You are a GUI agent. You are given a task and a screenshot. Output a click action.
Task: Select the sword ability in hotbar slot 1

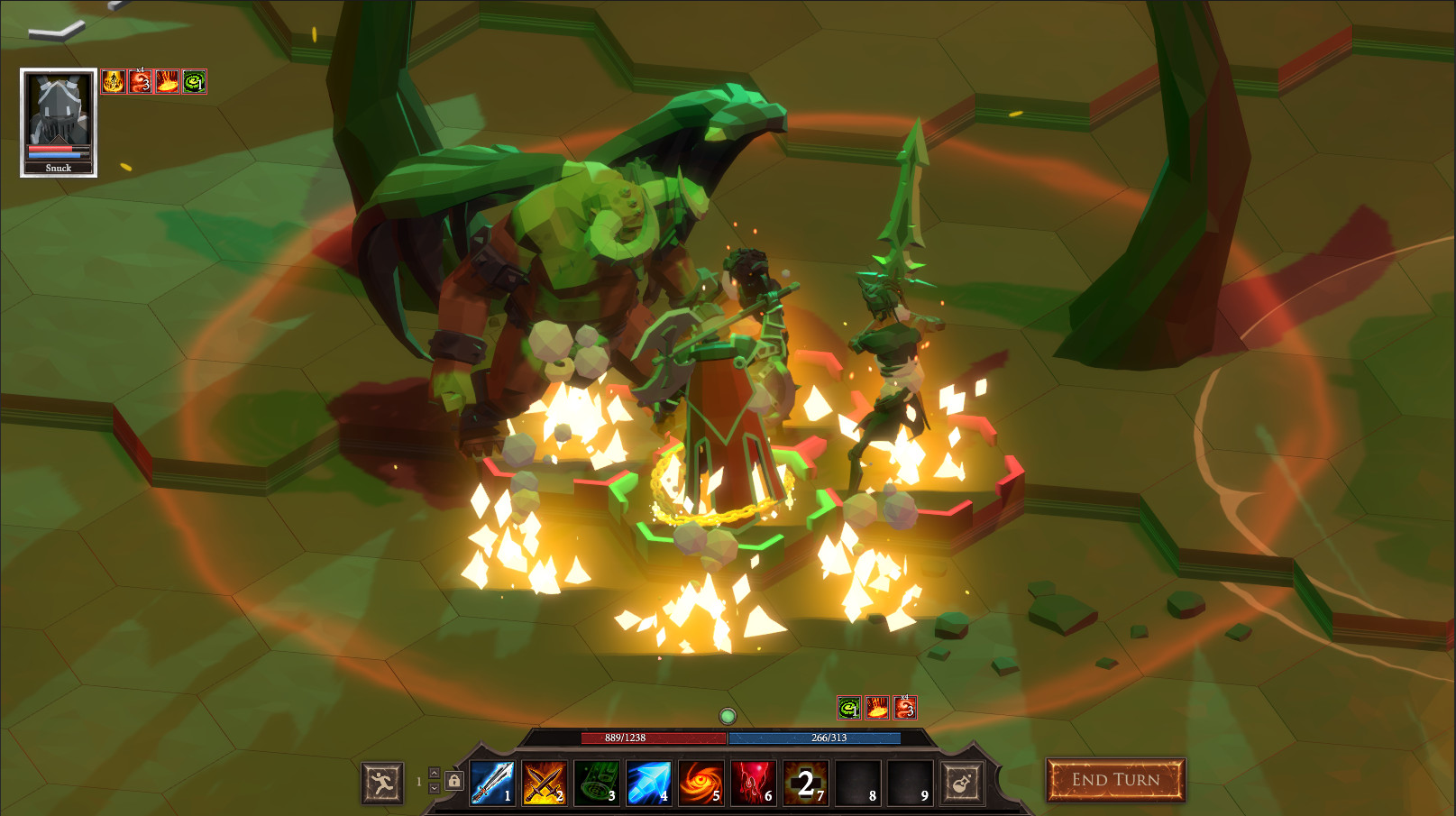click(x=492, y=783)
